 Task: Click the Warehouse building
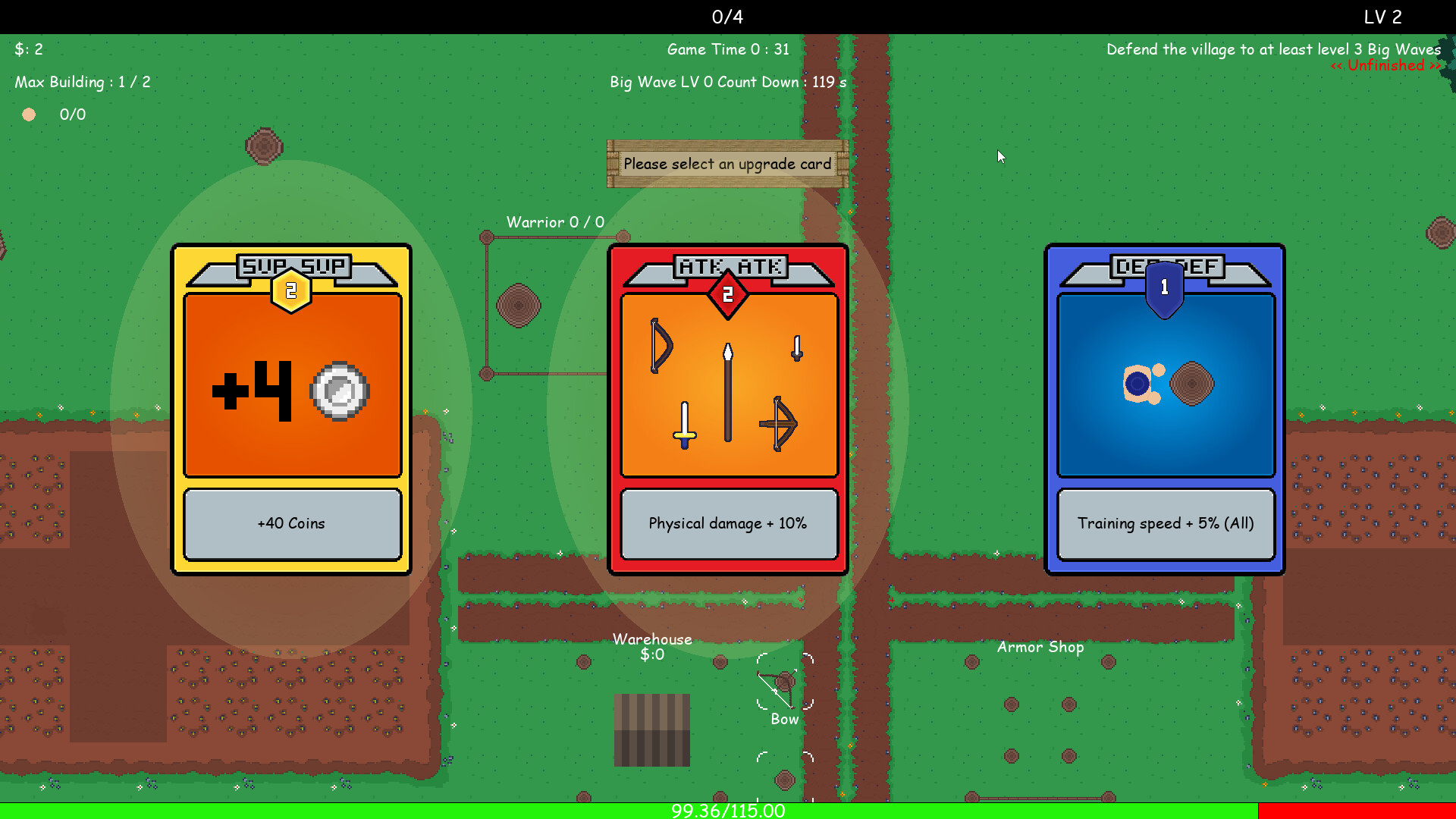pos(651,728)
